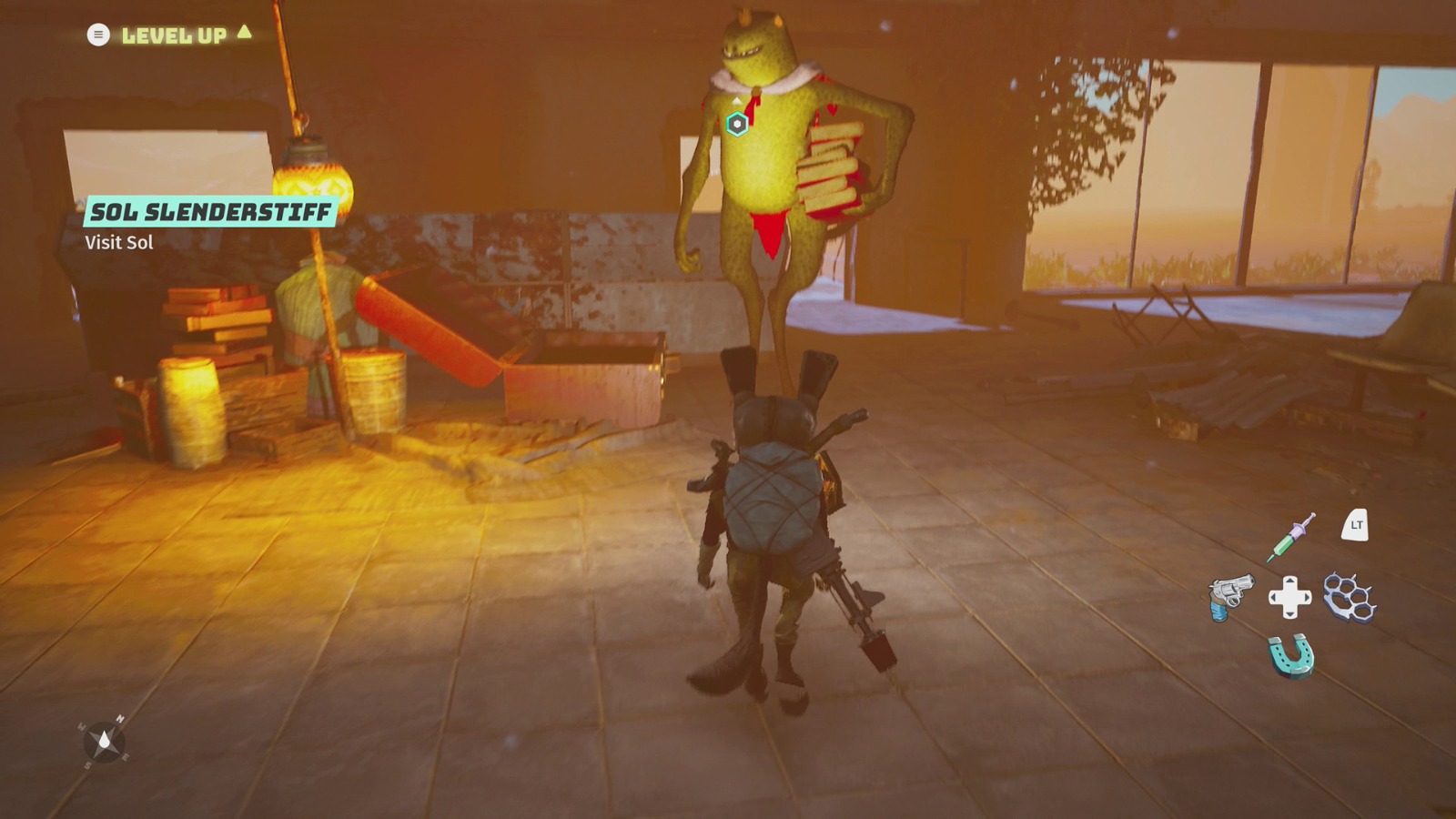
Task: Click the up arrow on the d-pad
Action: click(1289, 580)
